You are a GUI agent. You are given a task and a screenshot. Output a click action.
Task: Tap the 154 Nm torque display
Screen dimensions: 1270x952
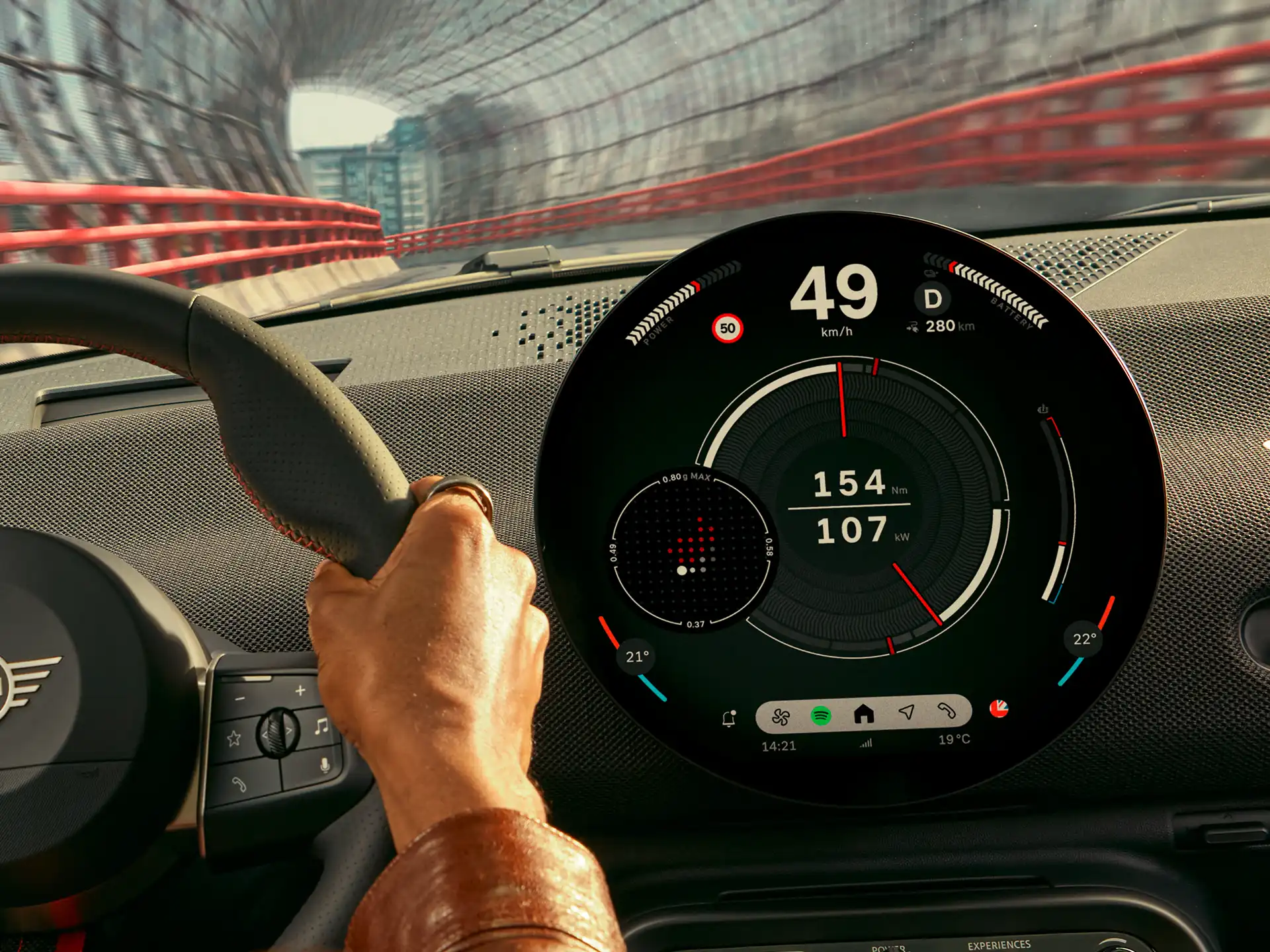coord(850,483)
